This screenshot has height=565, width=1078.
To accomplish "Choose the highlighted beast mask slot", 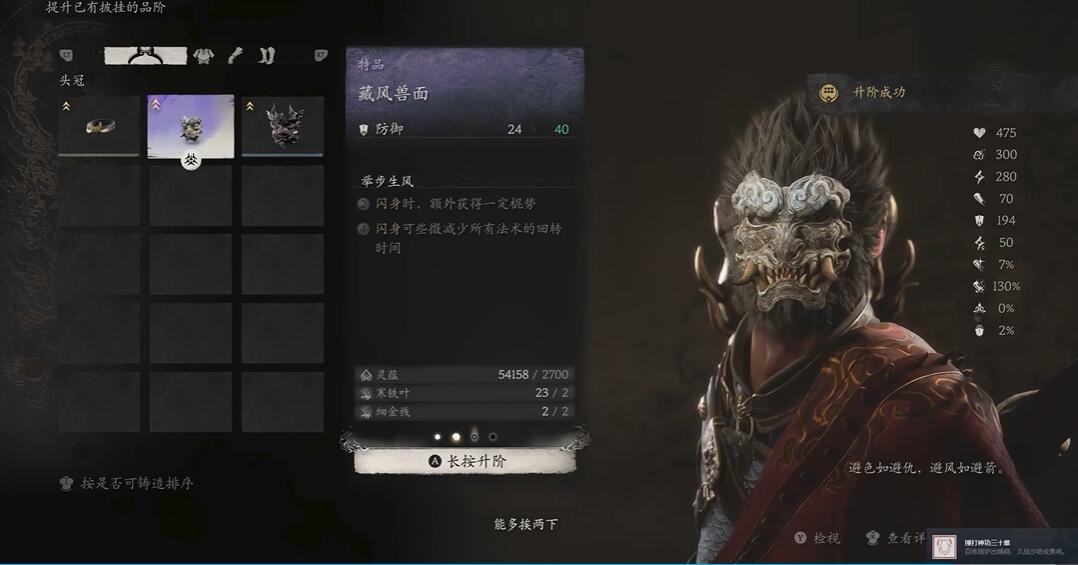I will [191, 127].
